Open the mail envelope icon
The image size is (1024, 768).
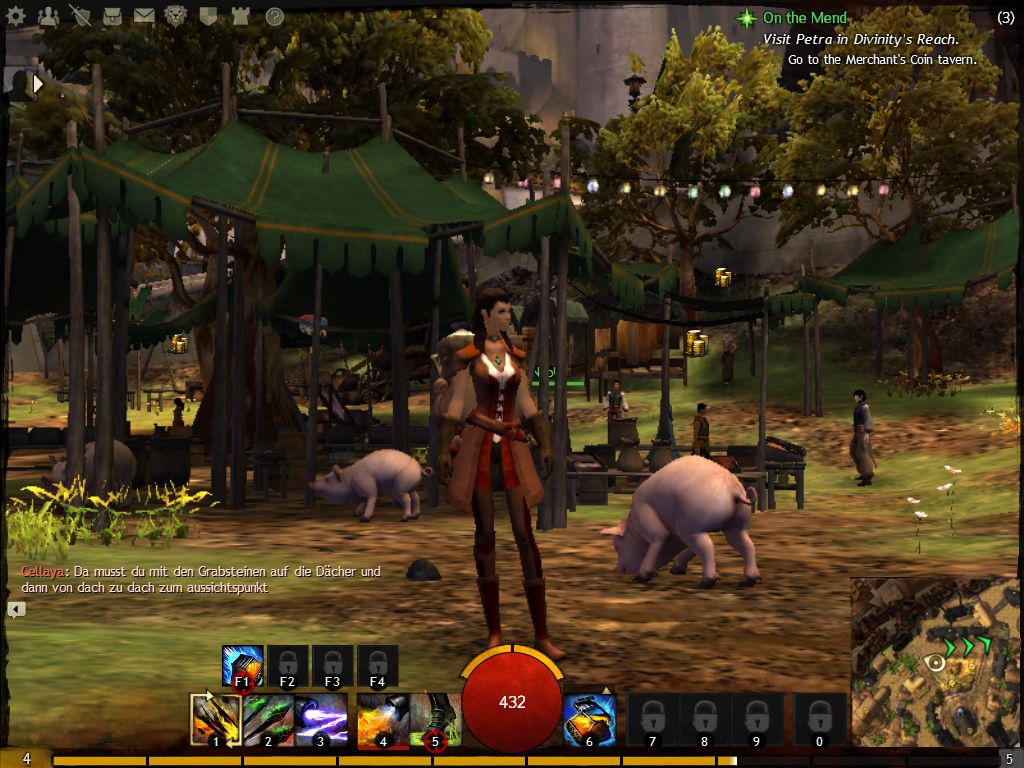144,16
